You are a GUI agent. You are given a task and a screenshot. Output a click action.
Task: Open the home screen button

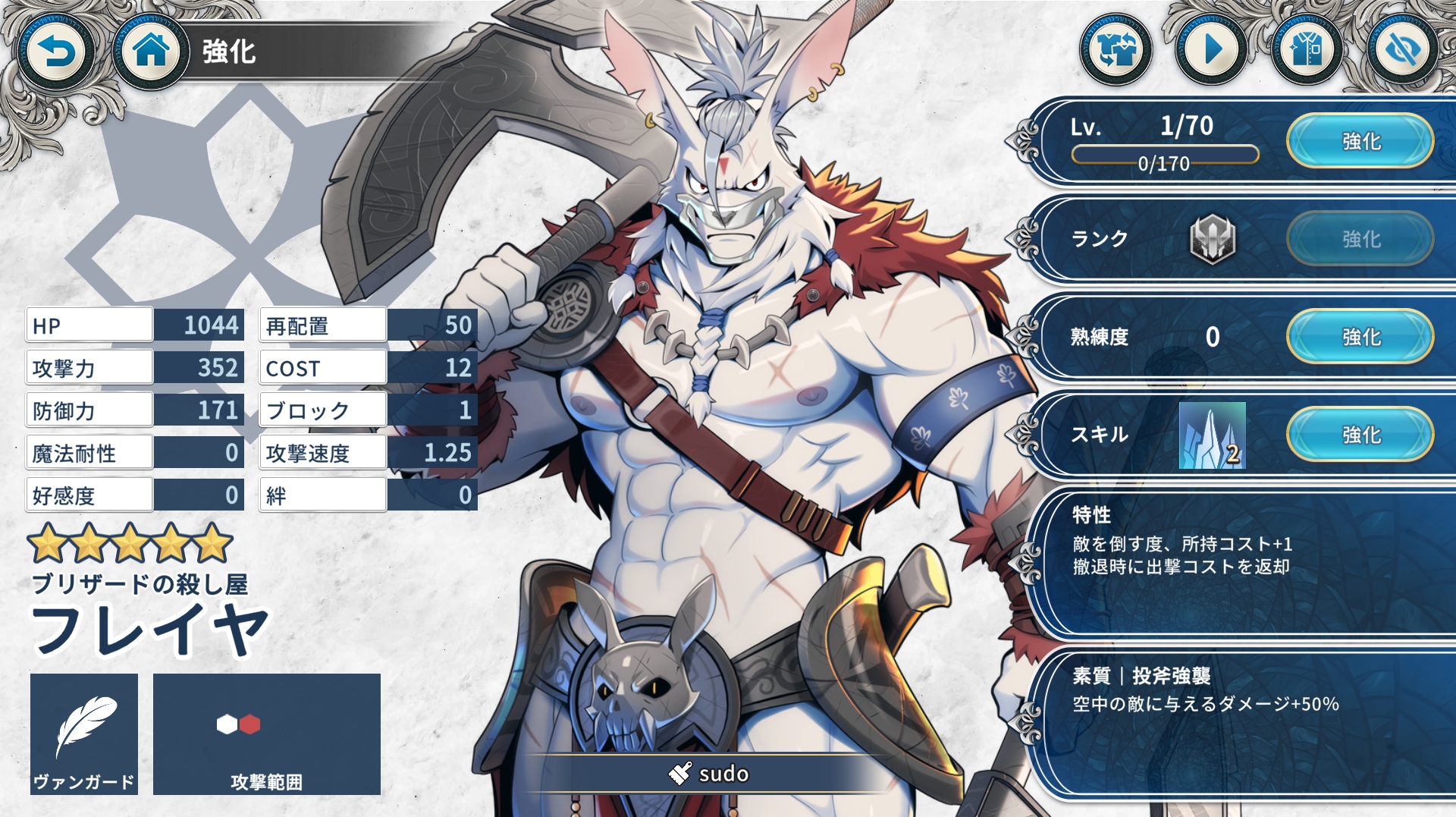150,52
